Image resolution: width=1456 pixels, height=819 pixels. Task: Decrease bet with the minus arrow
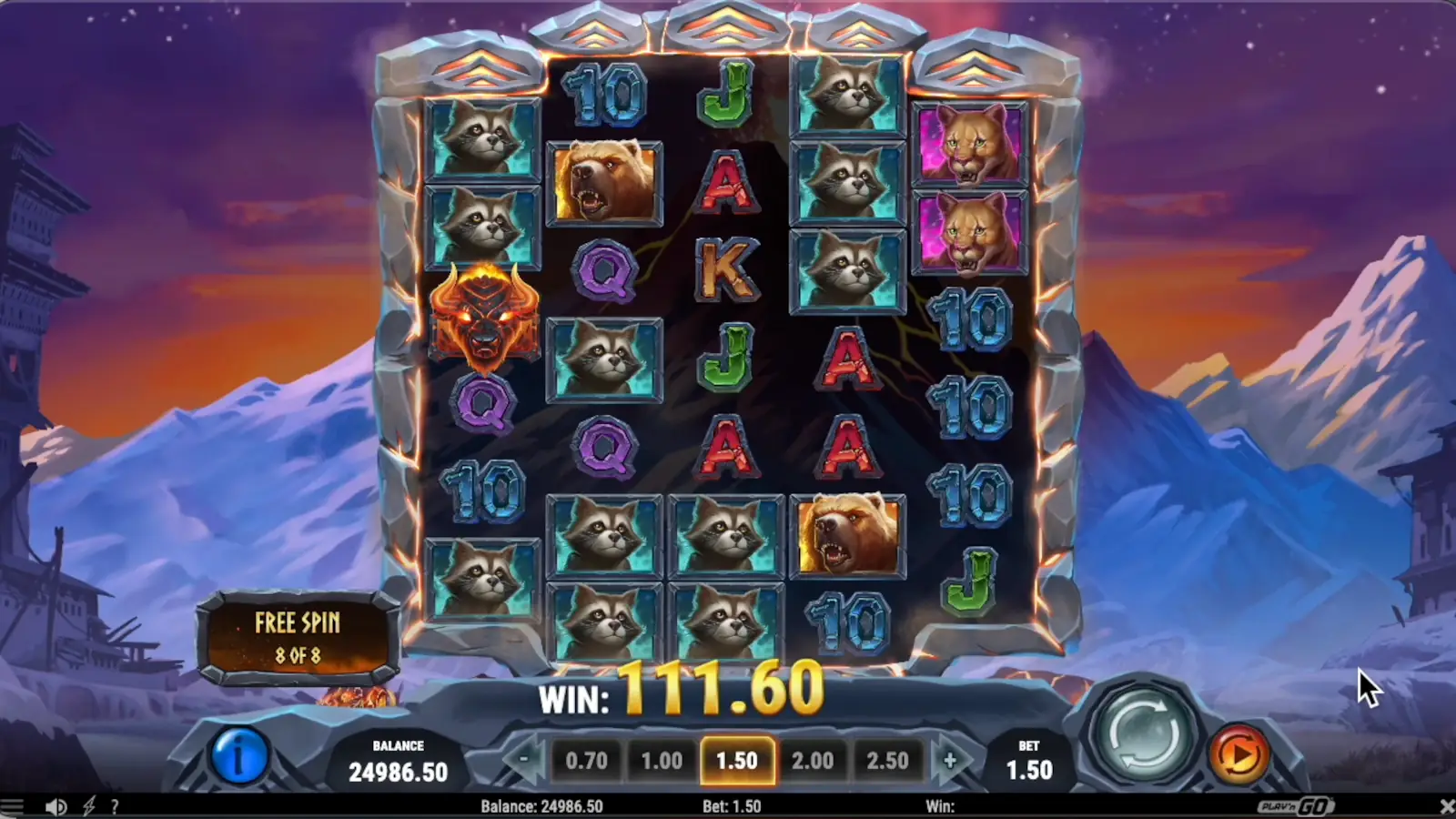[523, 760]
